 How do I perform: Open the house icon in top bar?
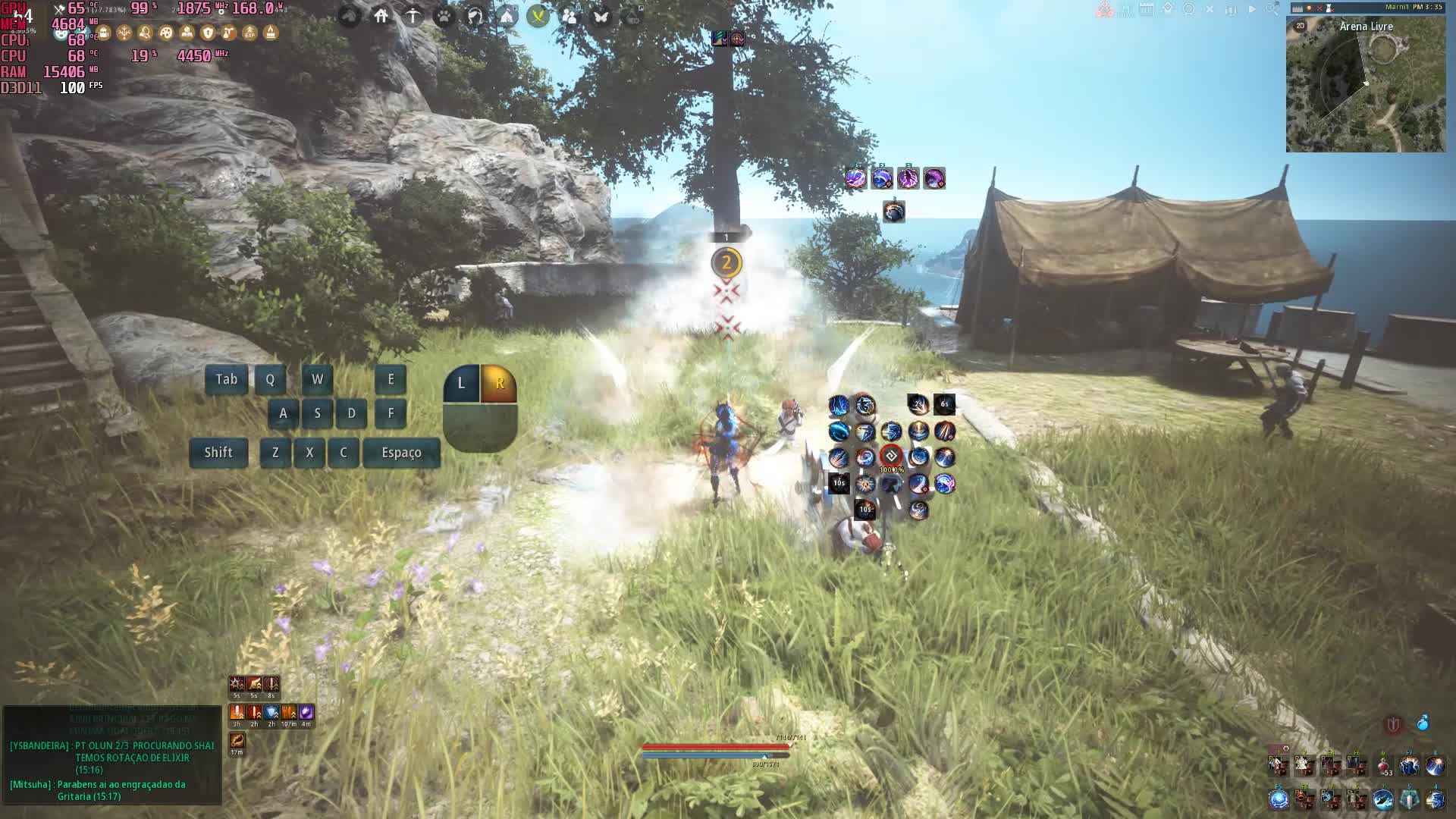pyautogui.click(x=381, y=15)
